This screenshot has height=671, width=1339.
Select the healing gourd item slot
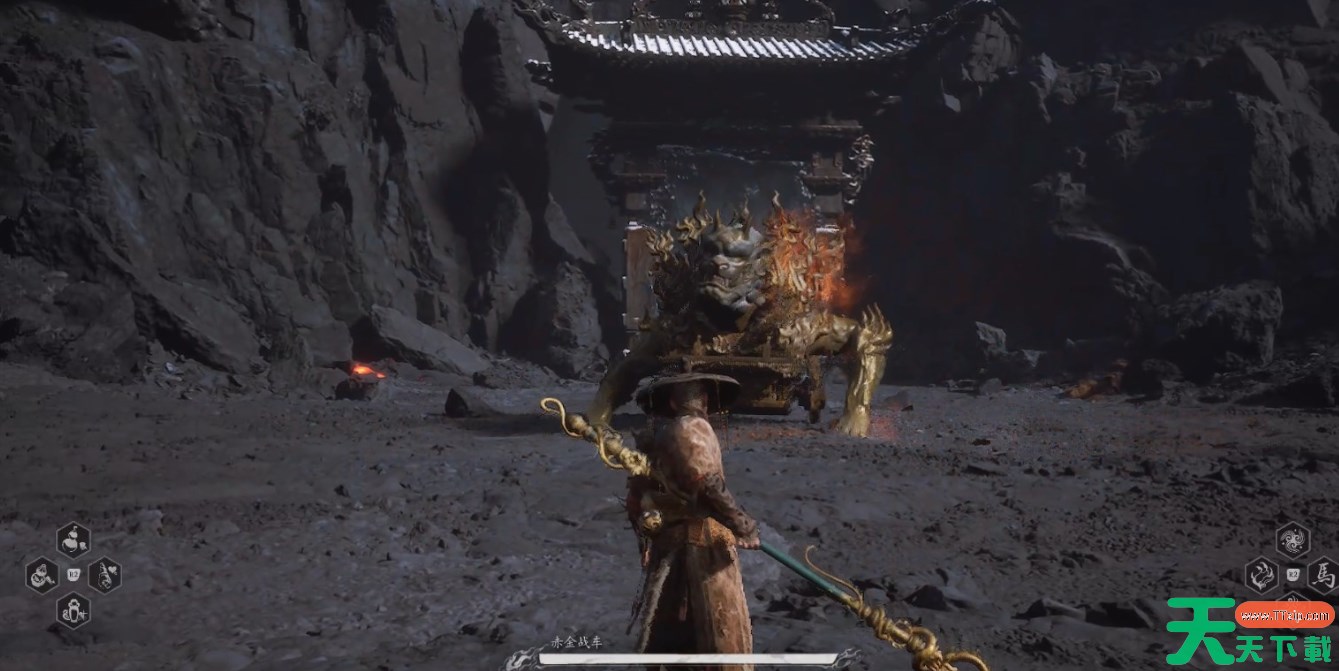click(73, 540)
